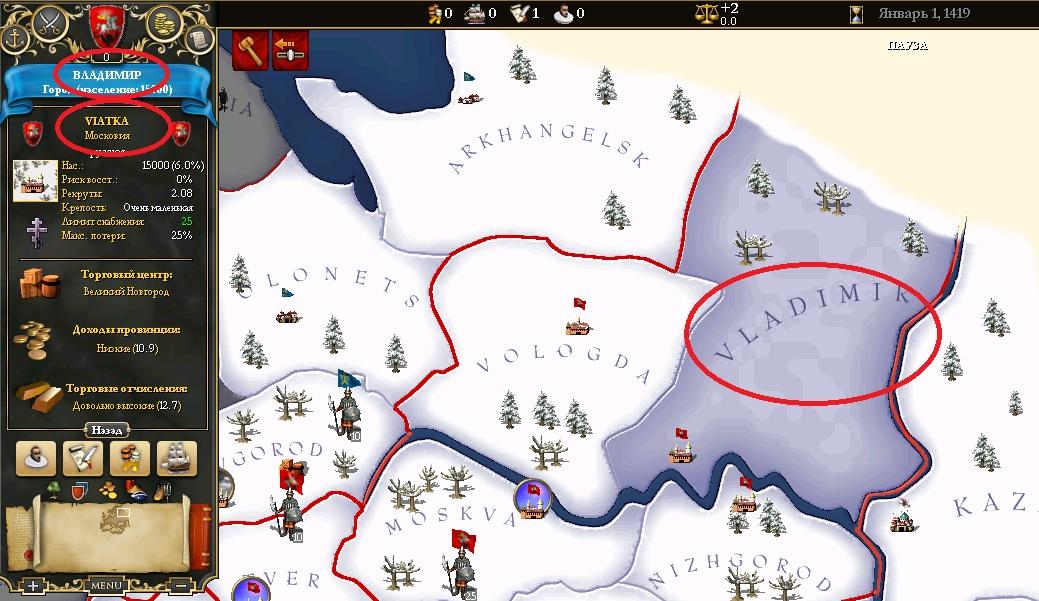Open the sailing ship button
The width and height of the screenshot is (1039, 601).
pyautogui.click(x=177, y=458)
